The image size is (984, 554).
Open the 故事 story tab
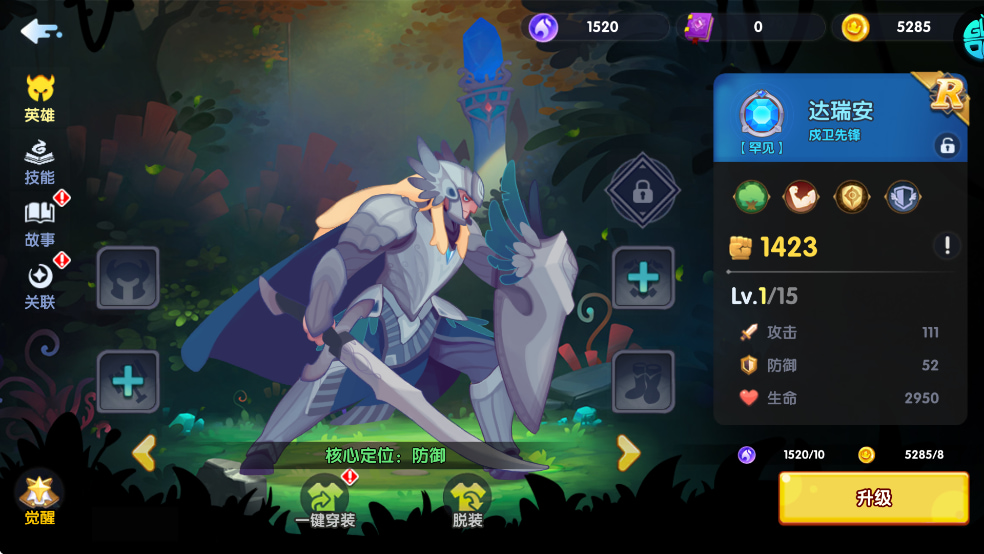point(40,224)
